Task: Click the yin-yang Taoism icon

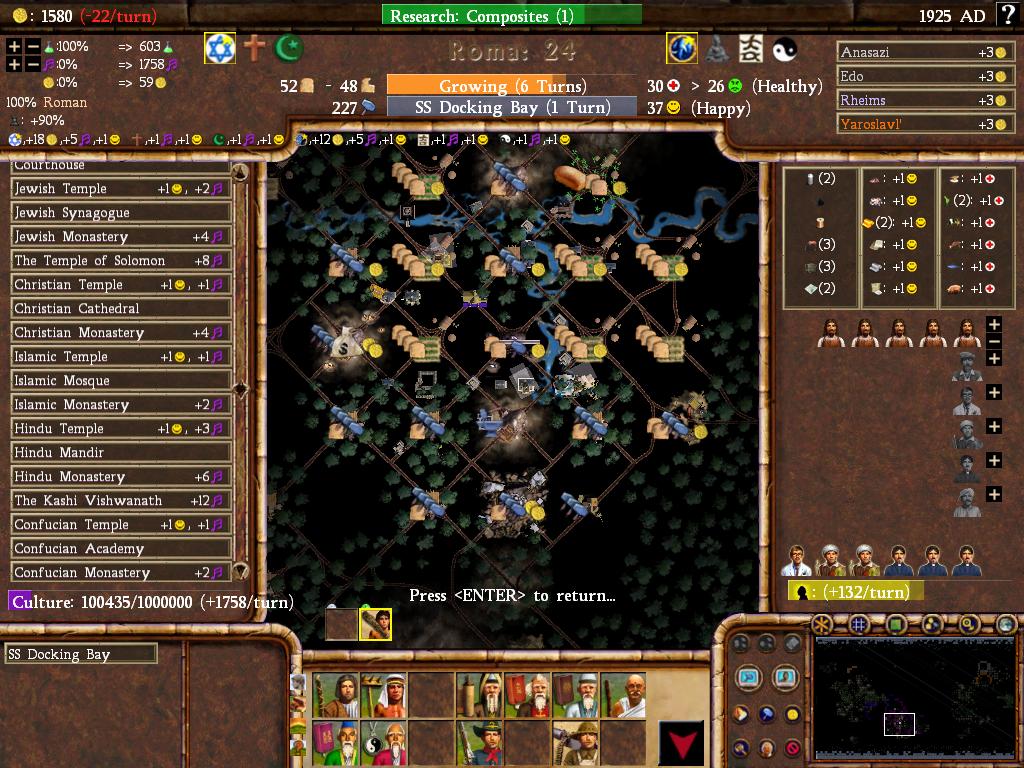Action: click(x=785, y=48)
